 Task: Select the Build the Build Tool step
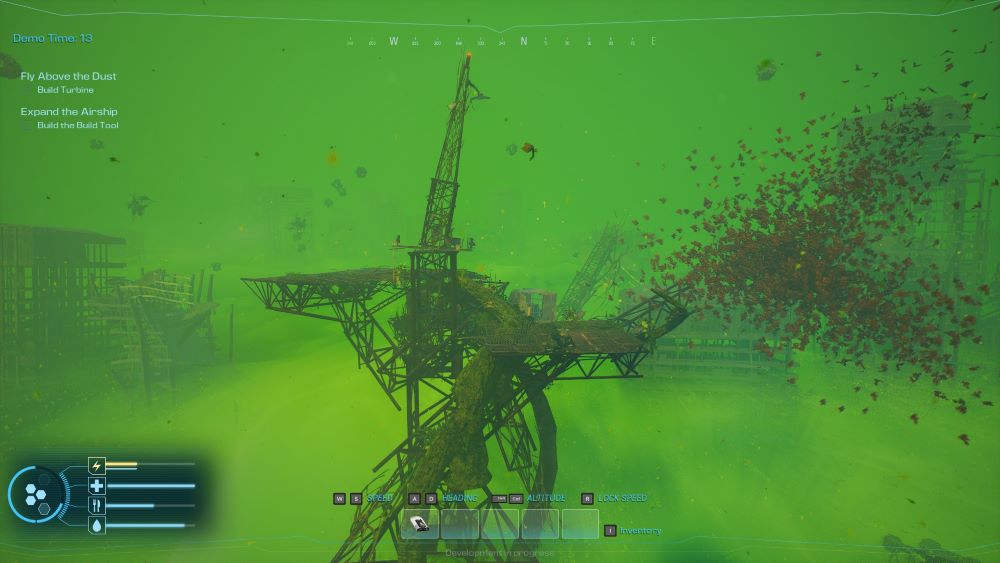click(78, 125)
